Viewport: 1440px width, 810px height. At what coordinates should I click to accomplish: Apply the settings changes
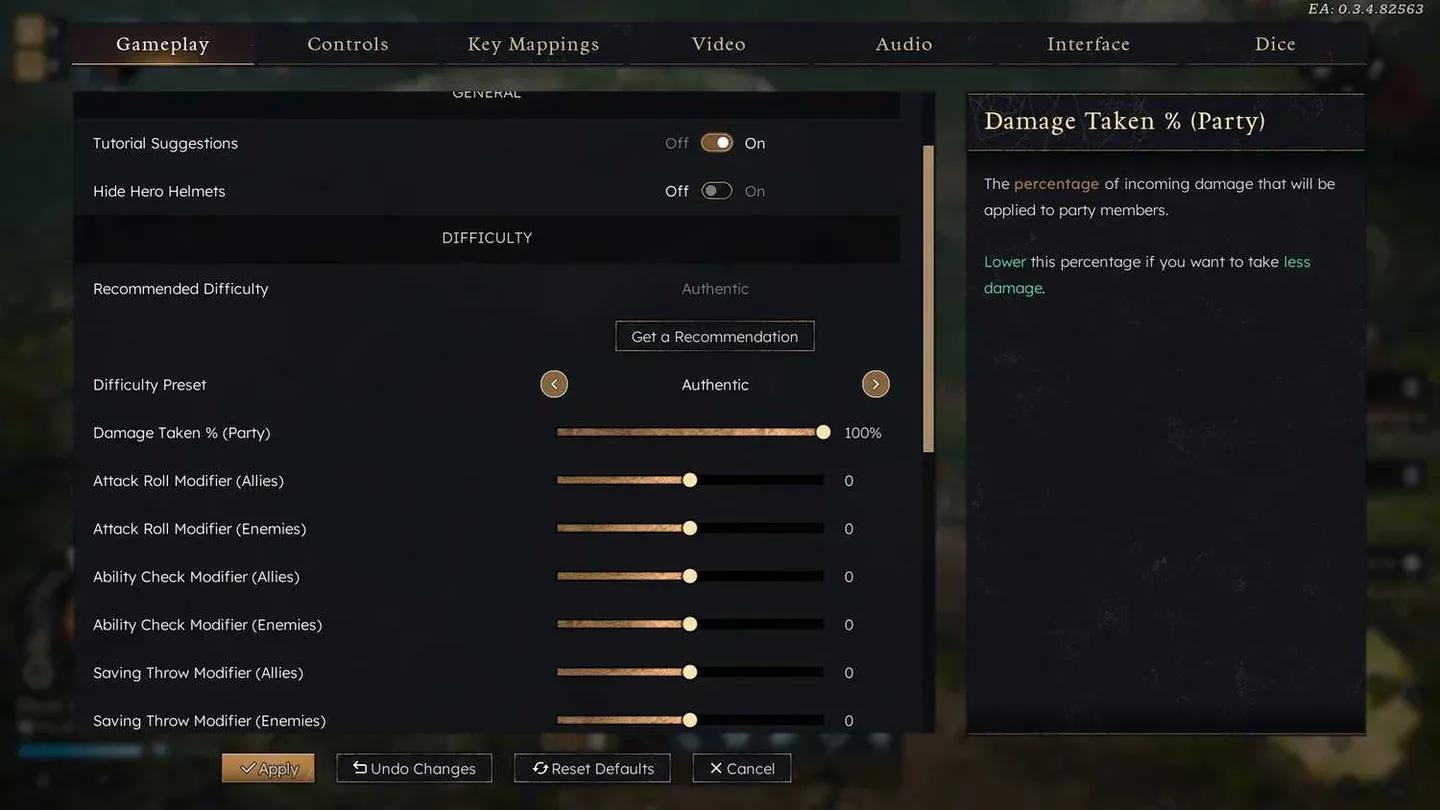268,768
